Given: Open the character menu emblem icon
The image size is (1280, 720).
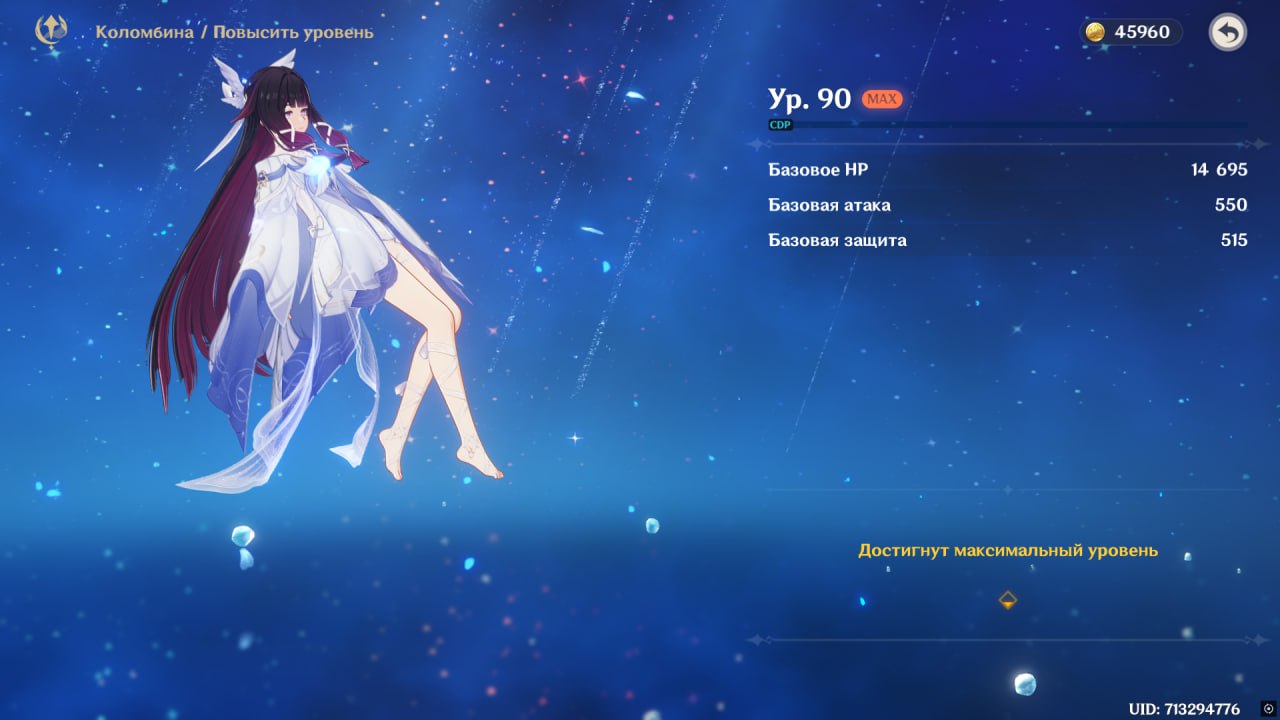Looking at the screenshot, I should [50, 31].
